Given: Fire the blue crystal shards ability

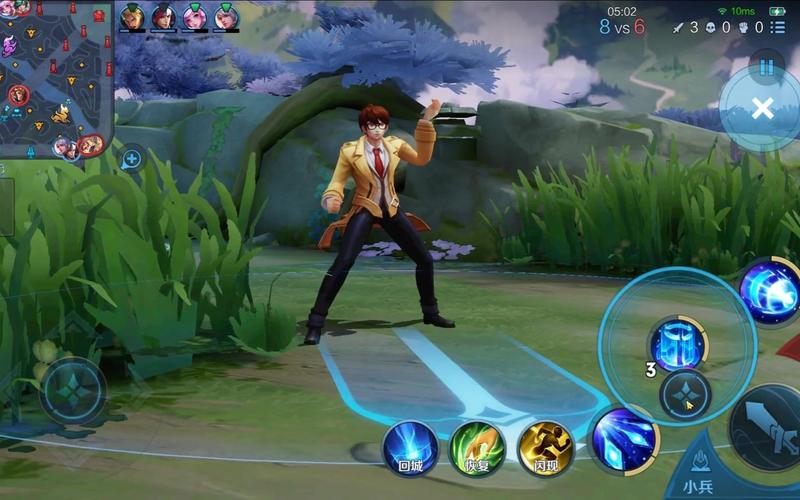Looking at the screenshot, I should pyautogui.click(x=624, y=438).
